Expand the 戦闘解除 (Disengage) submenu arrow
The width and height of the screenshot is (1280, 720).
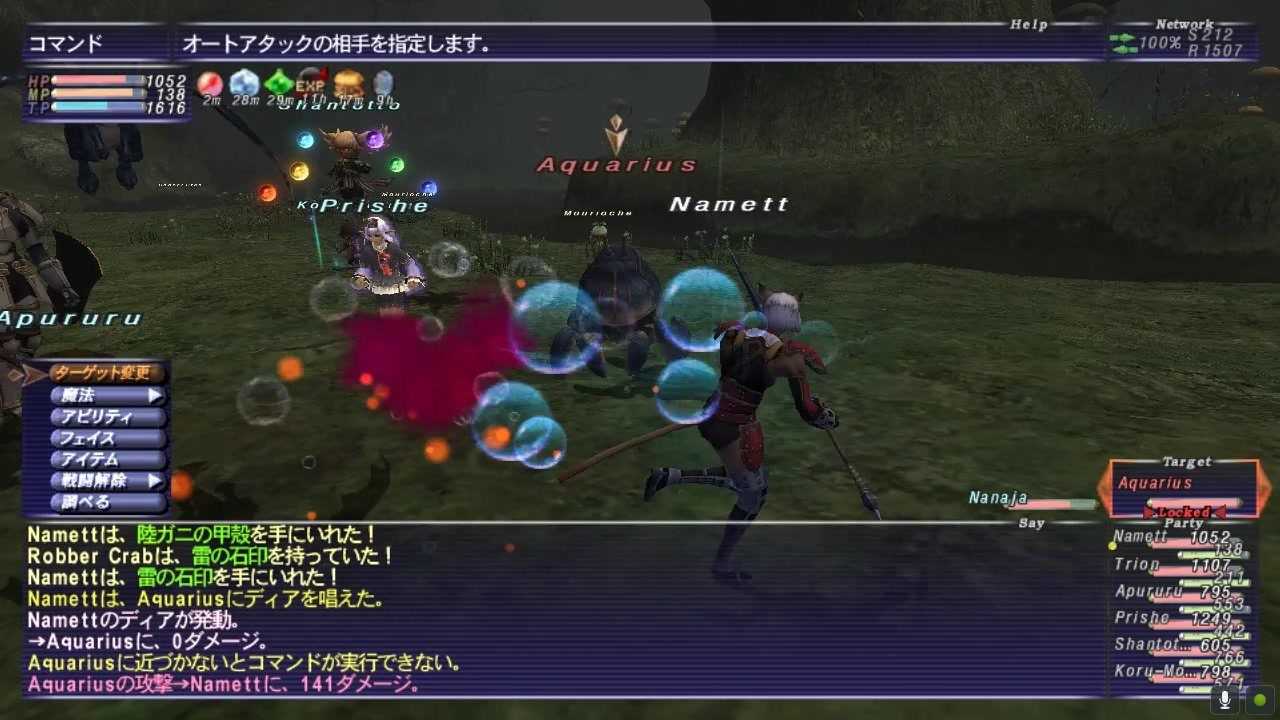(155, 480)
